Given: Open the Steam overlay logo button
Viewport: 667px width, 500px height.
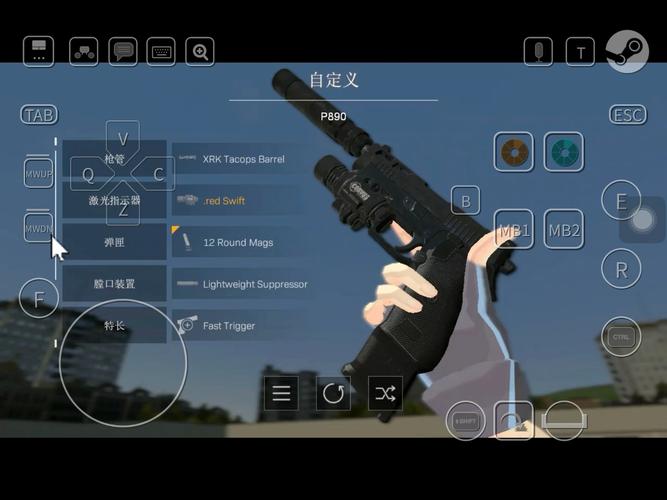Looking at the screenshot, I should tap(627, 51).
